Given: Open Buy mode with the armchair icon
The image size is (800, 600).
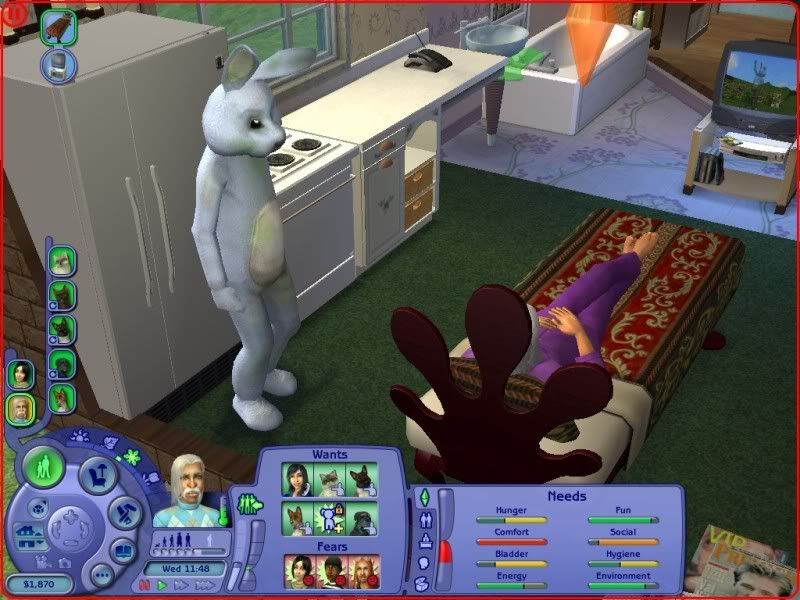Looking at the screenshot, I should [99, 473].
